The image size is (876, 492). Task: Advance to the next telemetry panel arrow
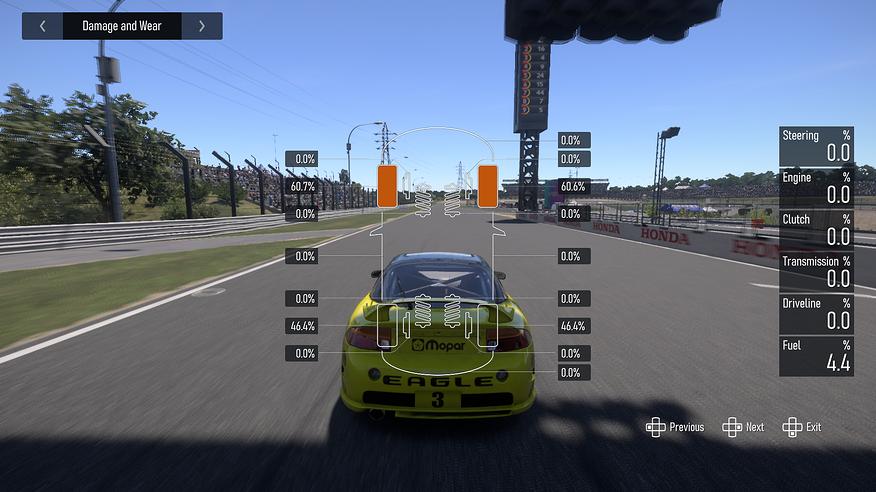[202, 26]
